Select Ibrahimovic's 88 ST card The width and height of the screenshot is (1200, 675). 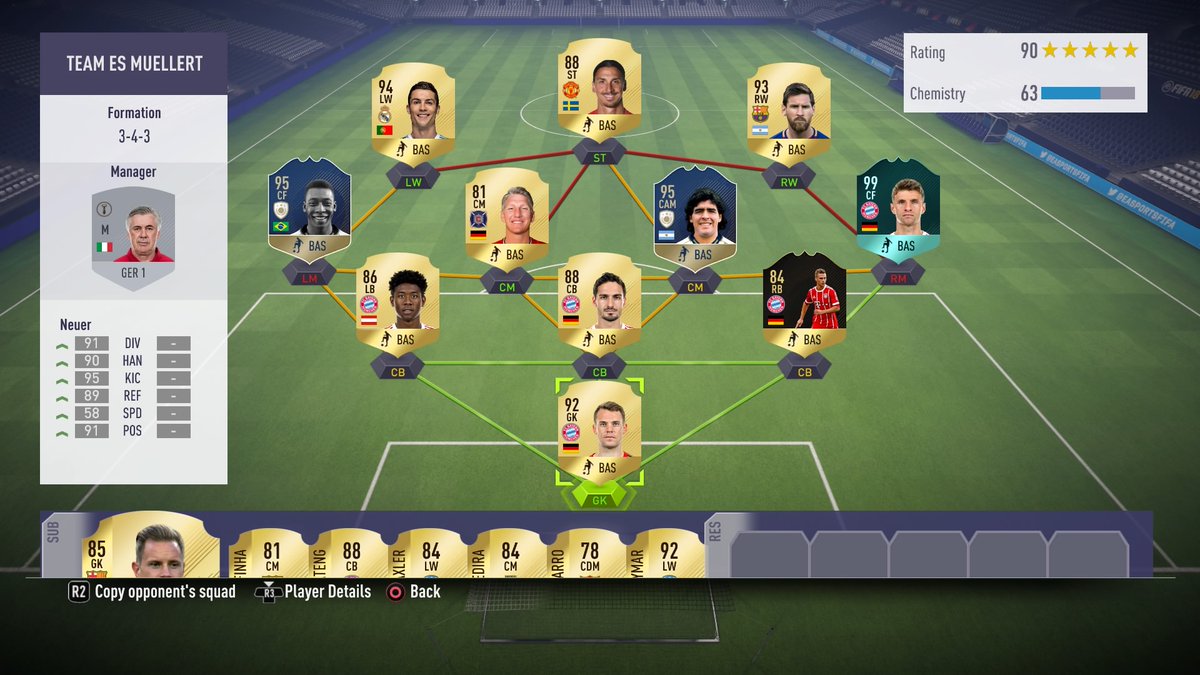[600, 89]
